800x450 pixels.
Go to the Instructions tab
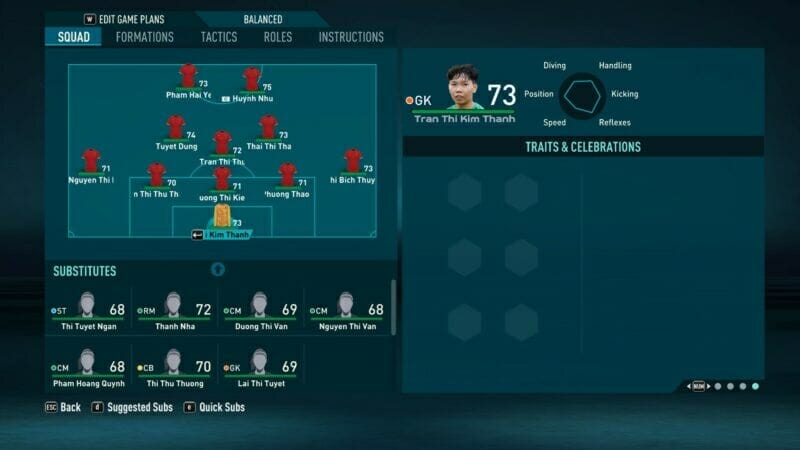point(351,37)
